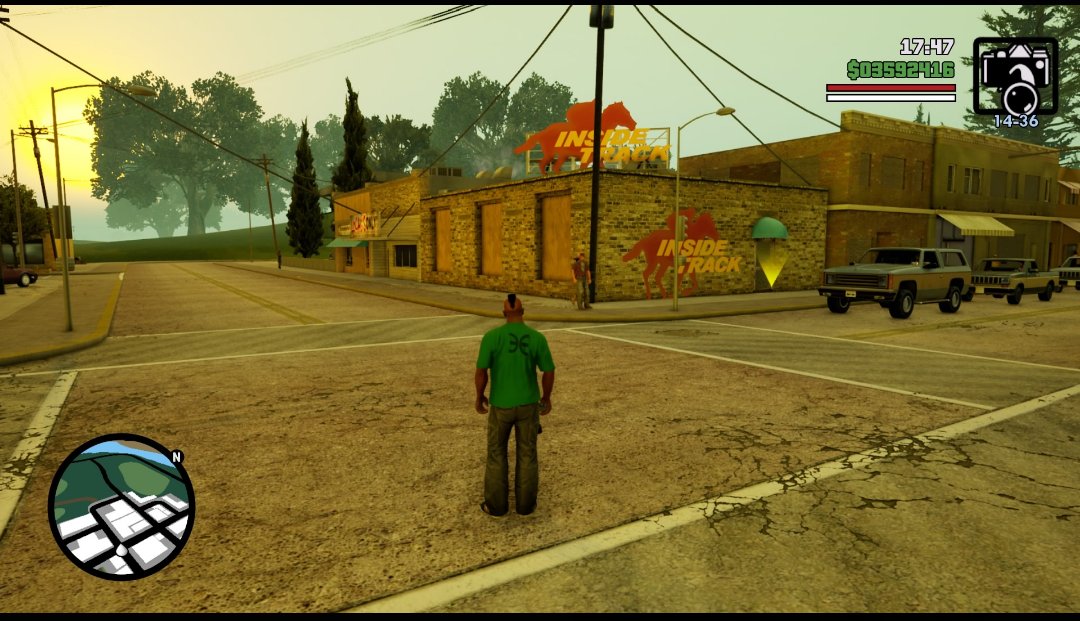Tap the camera weapon icon
The width and height of the screenshot is (1080, 621).
pyautogui.click(x=1015, y=76)
